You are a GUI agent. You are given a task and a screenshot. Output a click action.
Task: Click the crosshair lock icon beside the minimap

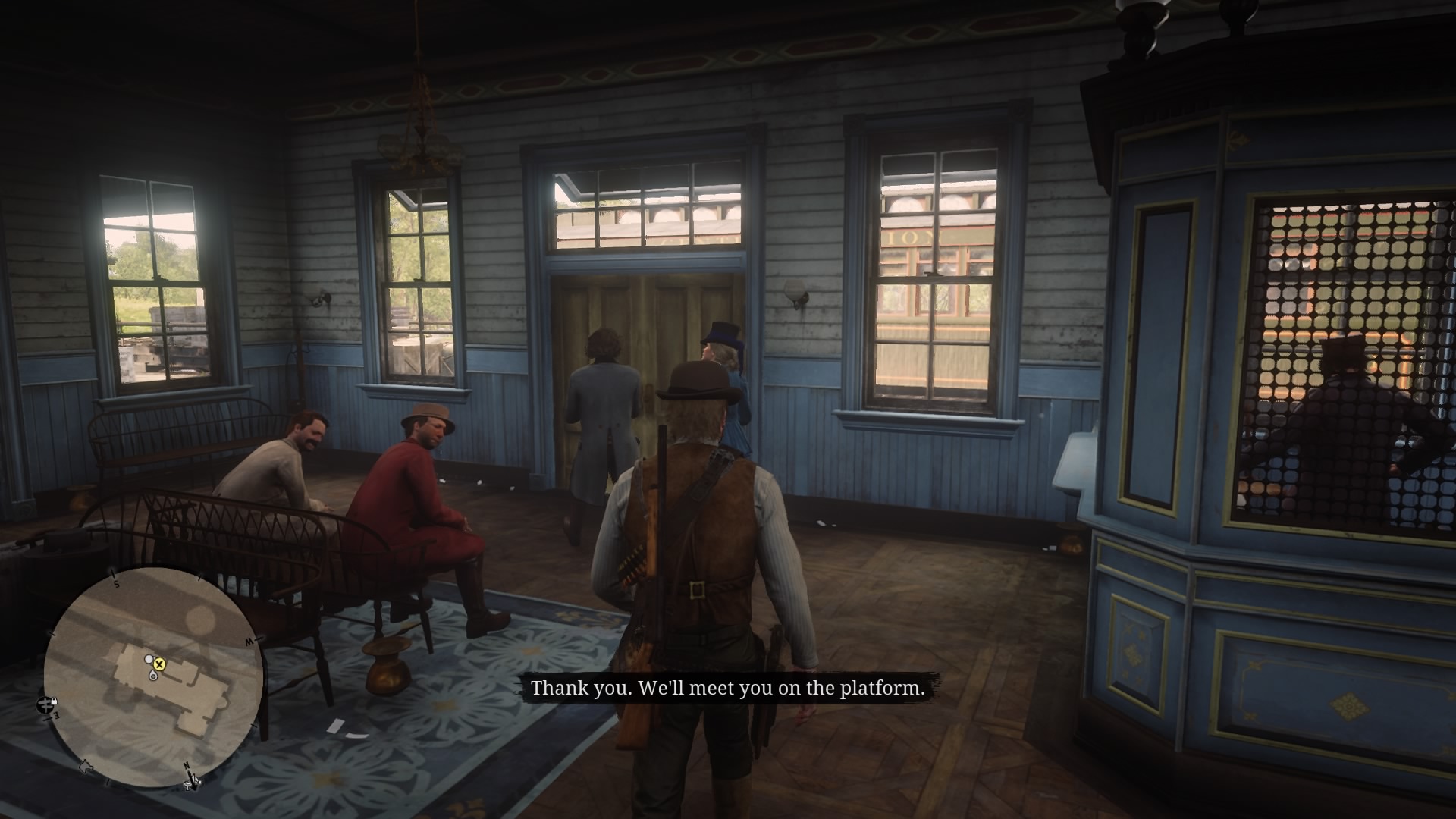point(46,706)
